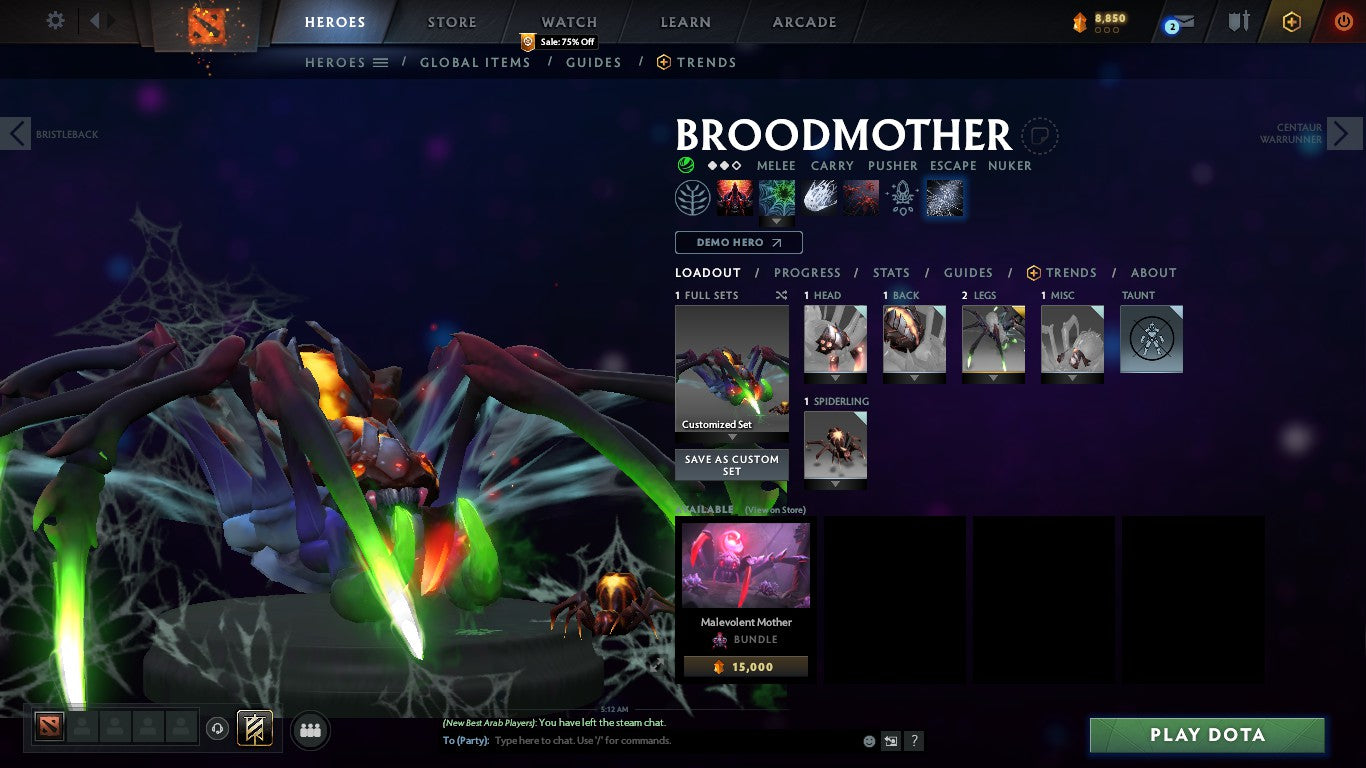Open the party members icon near chat bar
This screenshot has width=1366, height=768.
[310, 731]
